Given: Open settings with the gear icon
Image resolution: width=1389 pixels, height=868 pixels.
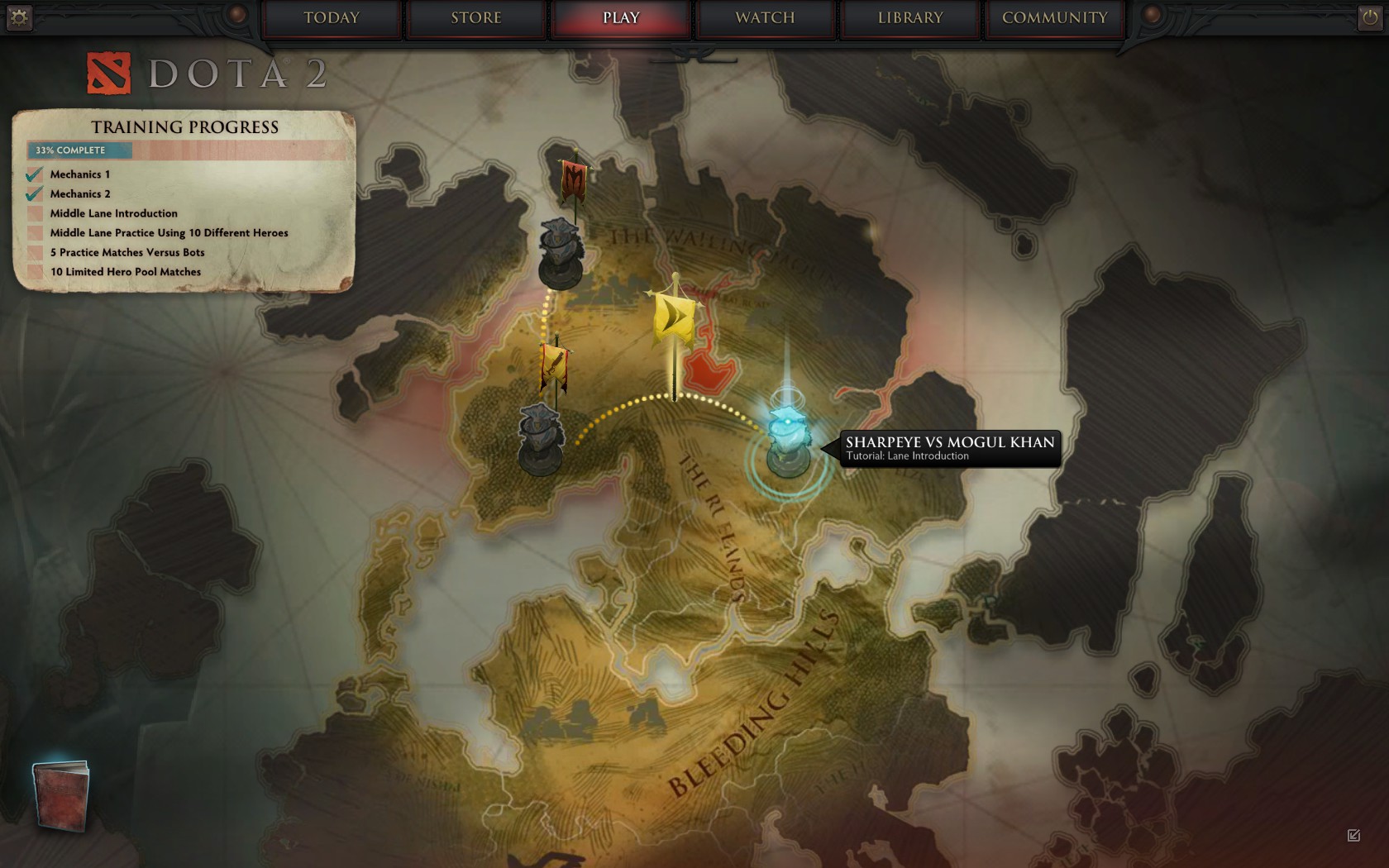Looking at the screenshot, I should click(x=18, y=17).
